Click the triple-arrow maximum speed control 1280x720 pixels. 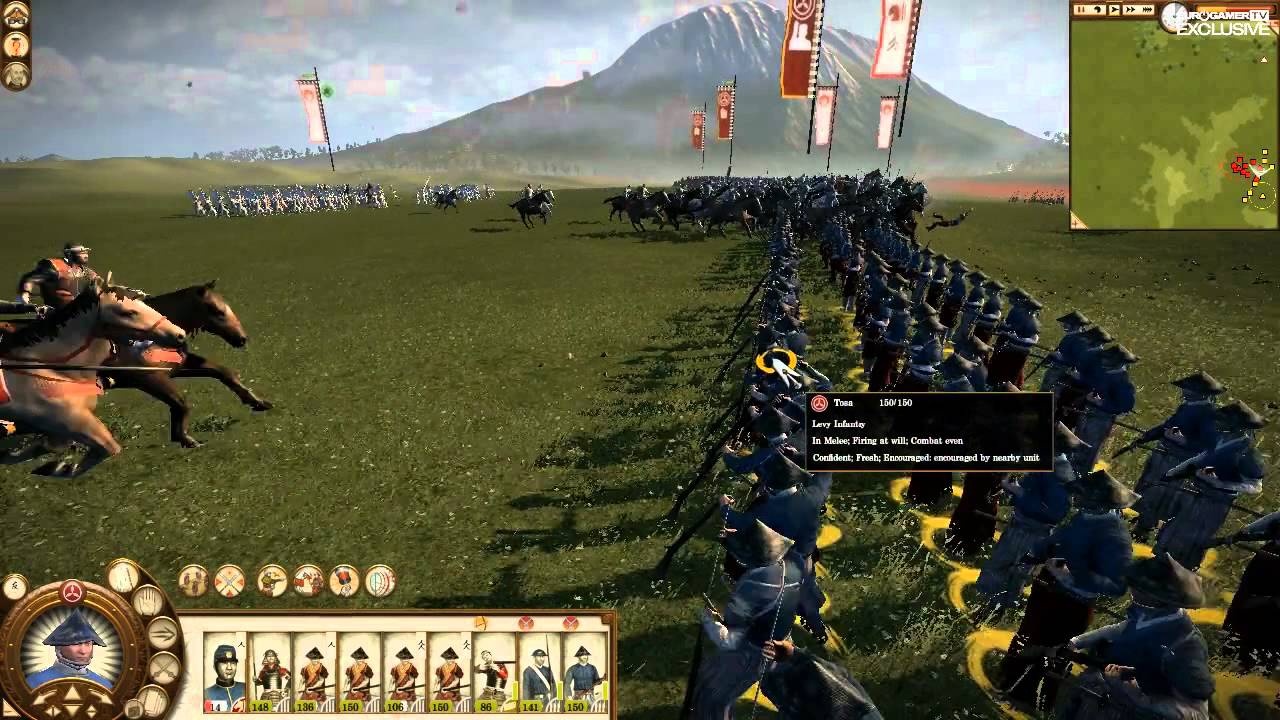1148,9
